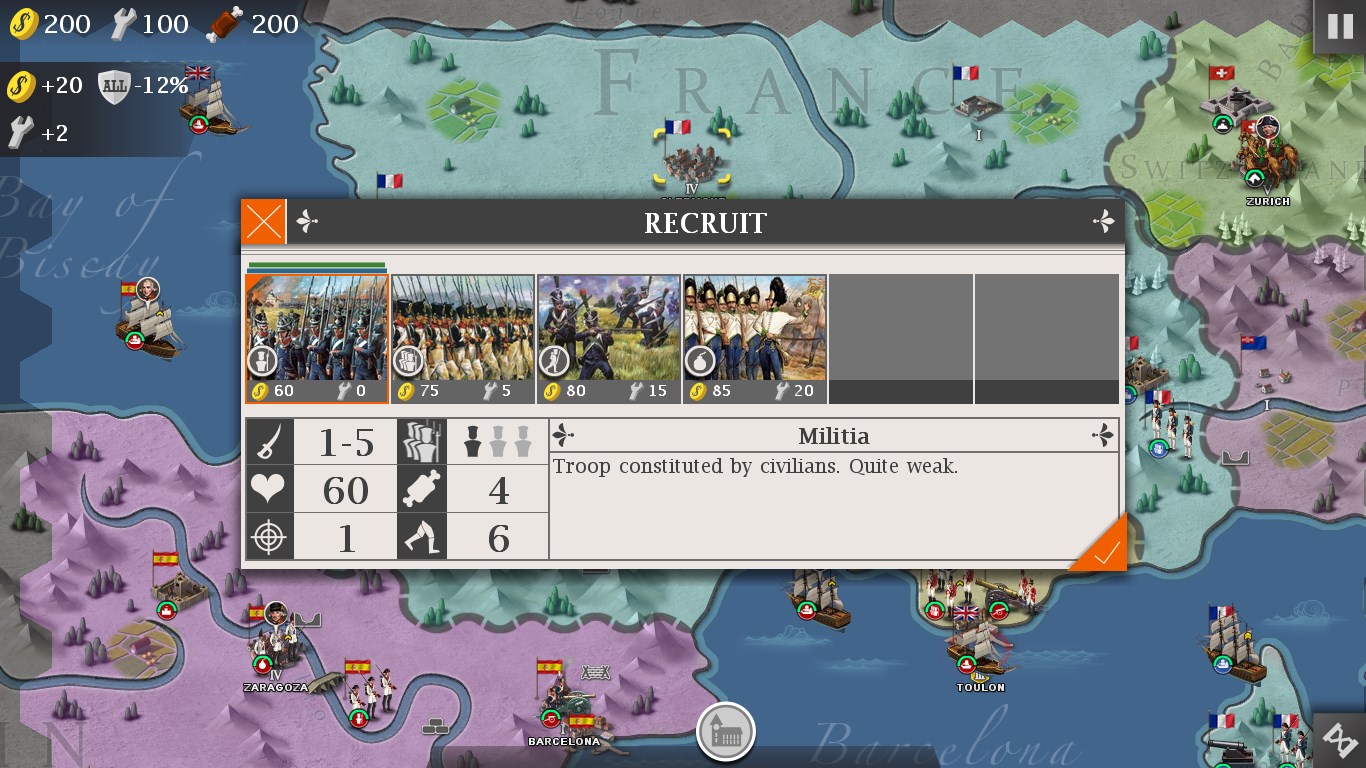The width and height of the screenshot is (1366, 768).
Task: Pick the unit costing 80 gold
Action: pyautogui.click(x=609, y=339)
